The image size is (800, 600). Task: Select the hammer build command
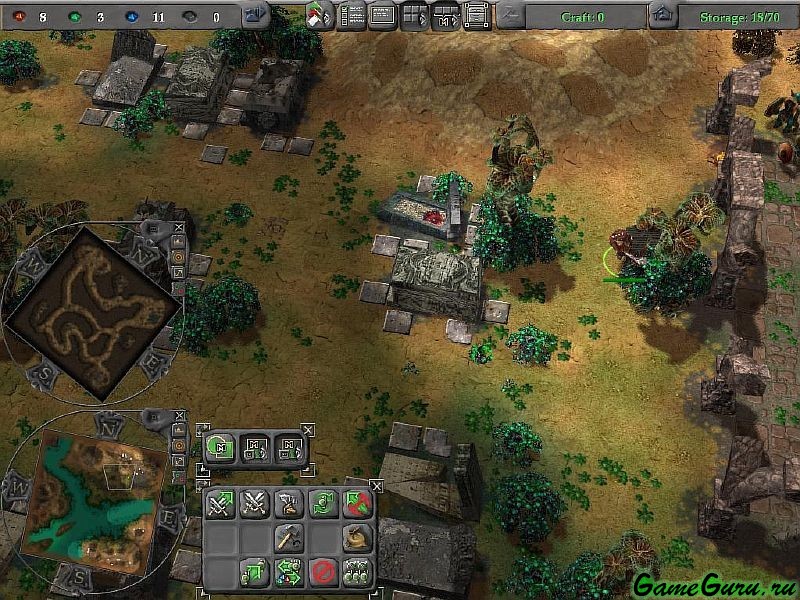point(289,538)
